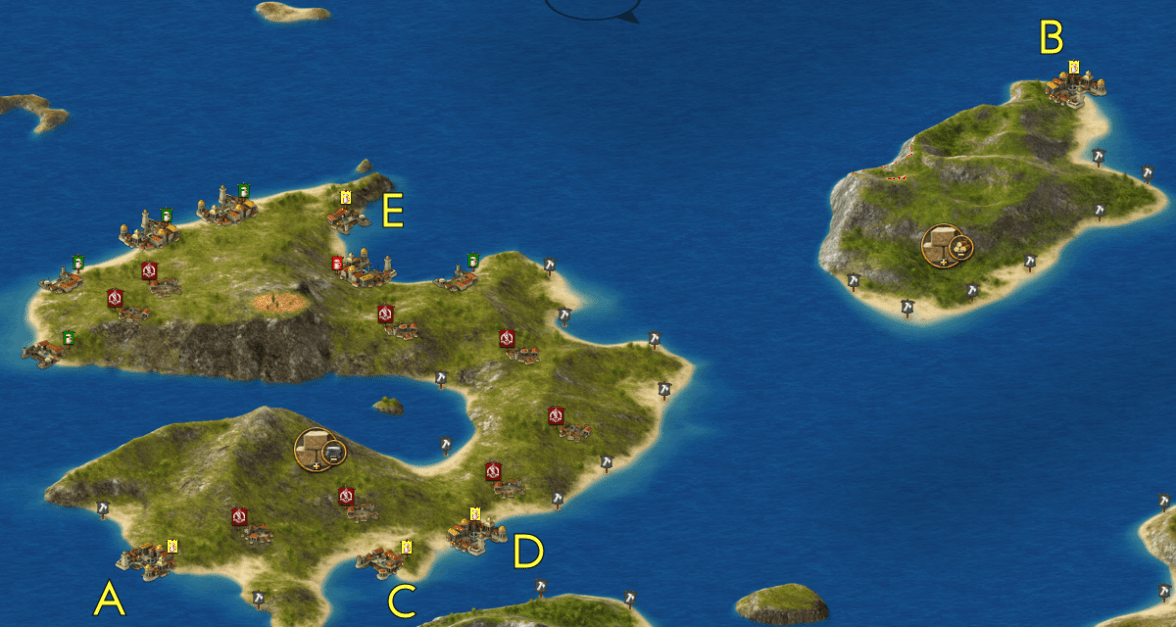The height and width of the screenshot is (627, 1176).
Task: Select the city labeled A
Action: pyautogui.click(x=148, y=560)
